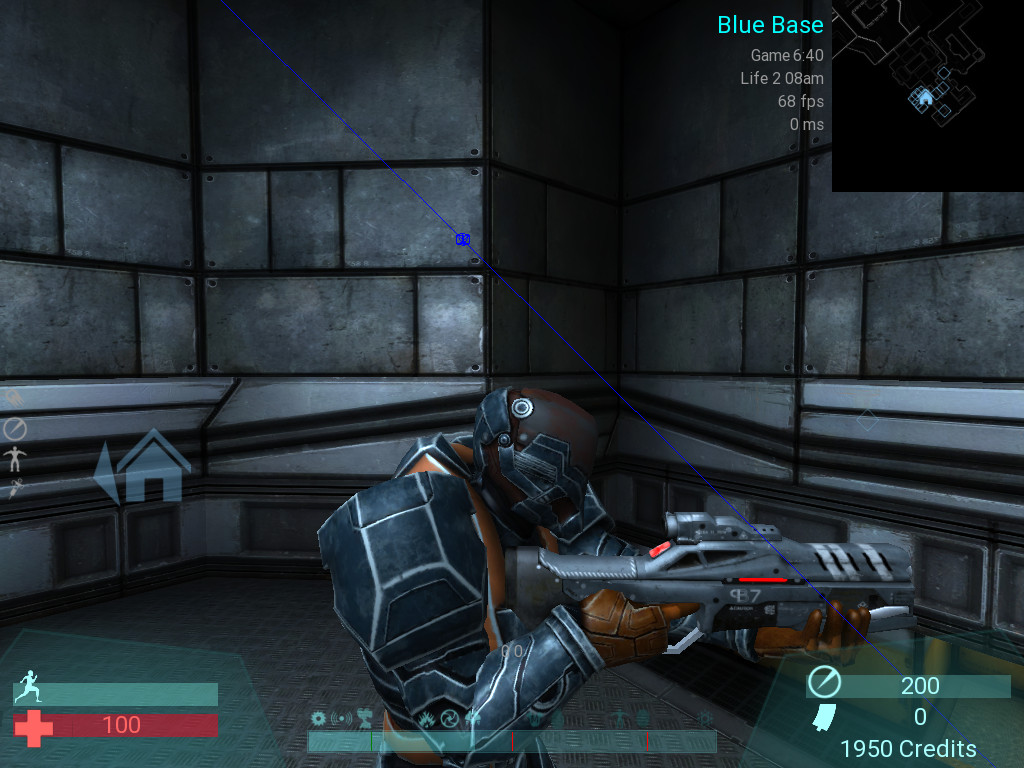Select the circle-slash weapon icon on the left
The width and height of the screenshot is (1024, 768).
coord(15,429)
